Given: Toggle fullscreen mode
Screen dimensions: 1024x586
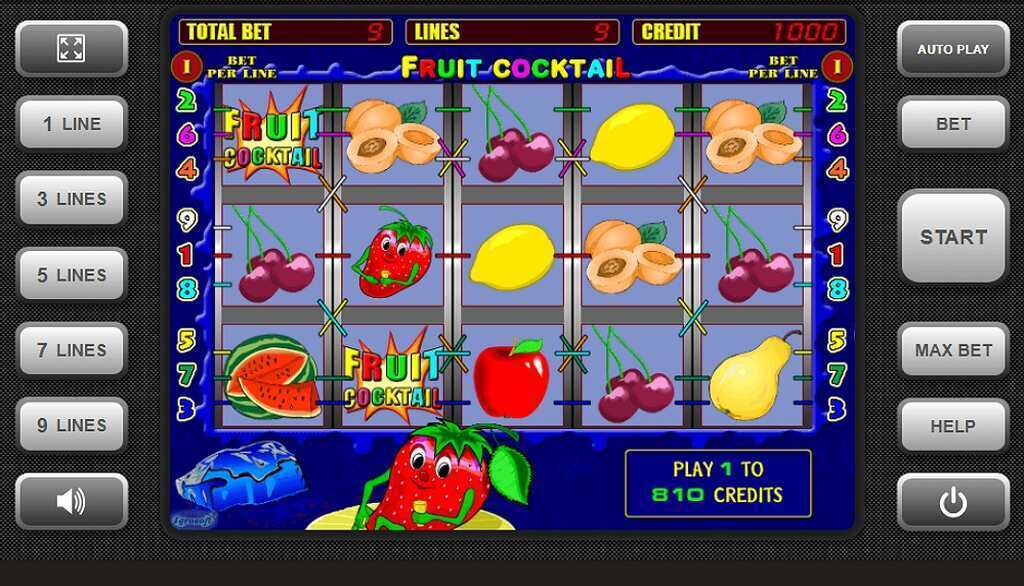Looking at the screenshot, I should 71,48.
